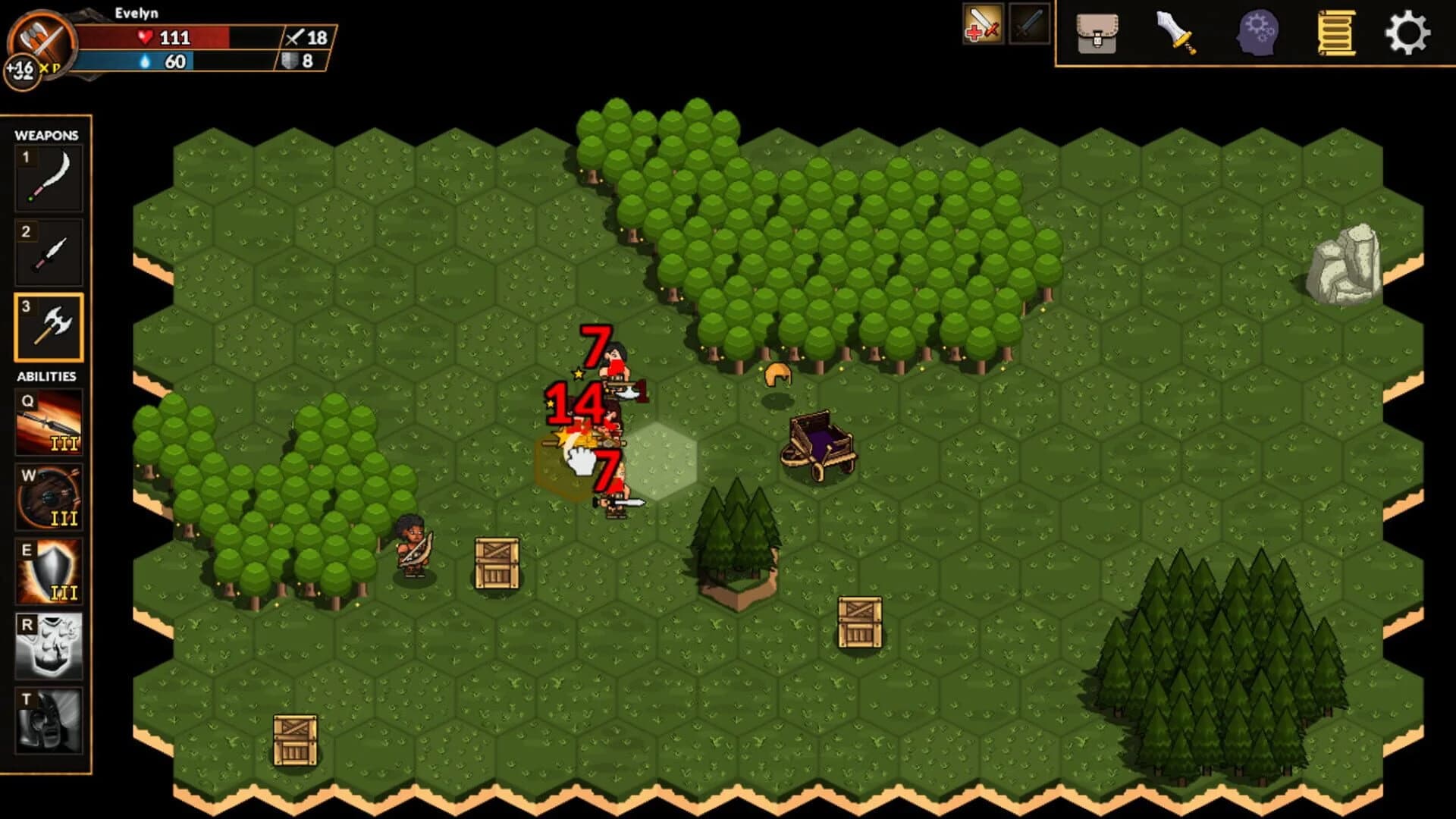Select the curved scimitar in weapon slot 1
Image resolution: width=1456 pixels, height=819 pixels.
pos(49,178)
